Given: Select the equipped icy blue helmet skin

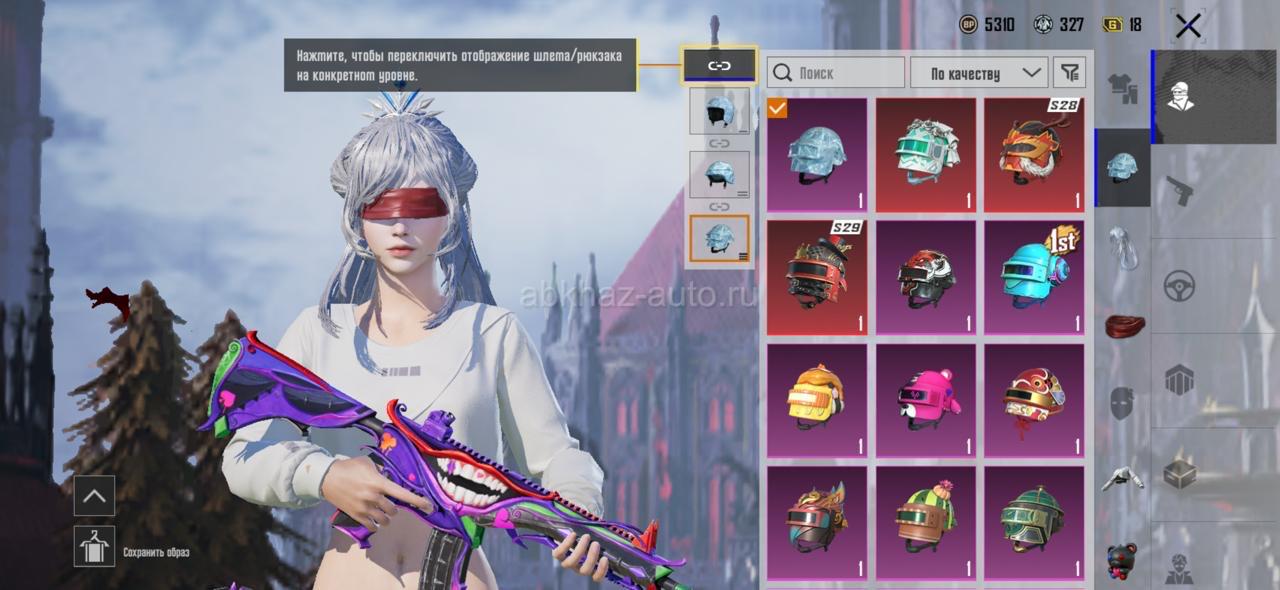Looking at the screenshot, I should (817, 155).
